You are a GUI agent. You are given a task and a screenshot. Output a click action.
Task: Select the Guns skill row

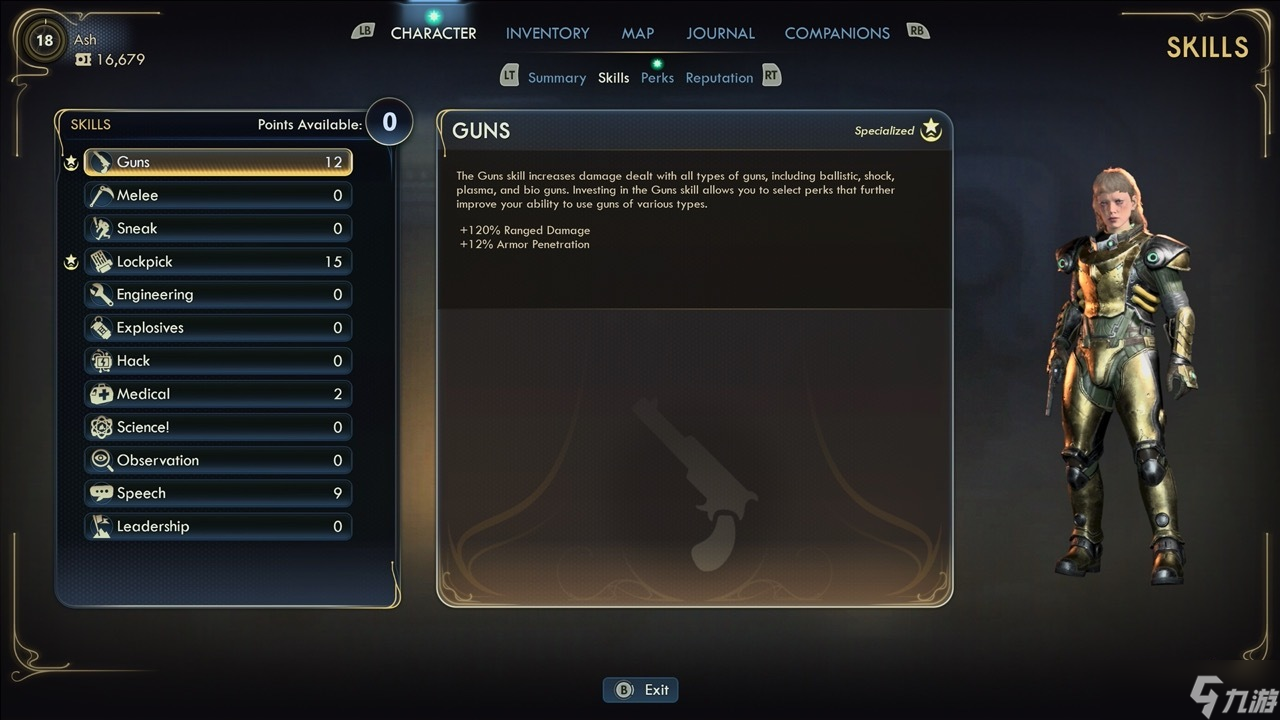click(218, 162)
